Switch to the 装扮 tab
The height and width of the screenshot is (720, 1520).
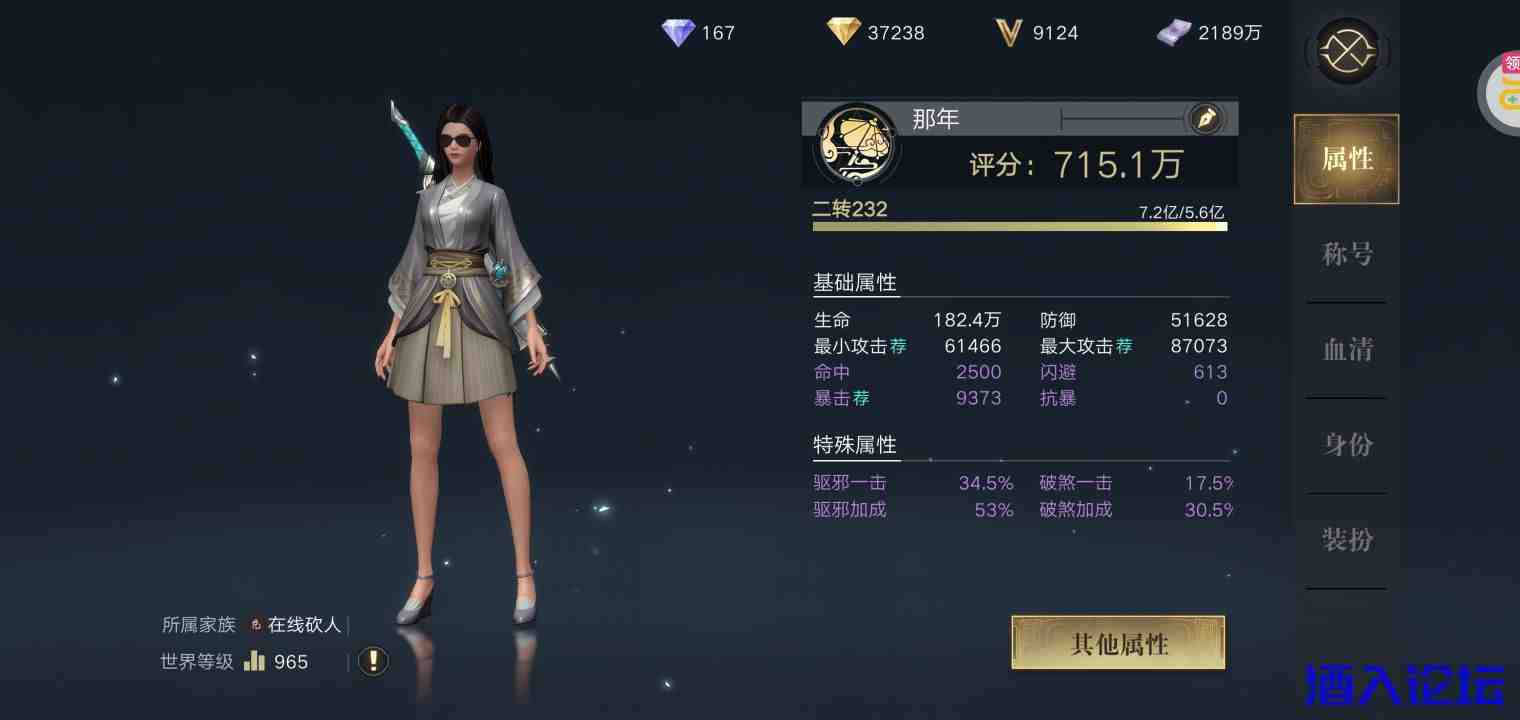(x=1347, y=540)
